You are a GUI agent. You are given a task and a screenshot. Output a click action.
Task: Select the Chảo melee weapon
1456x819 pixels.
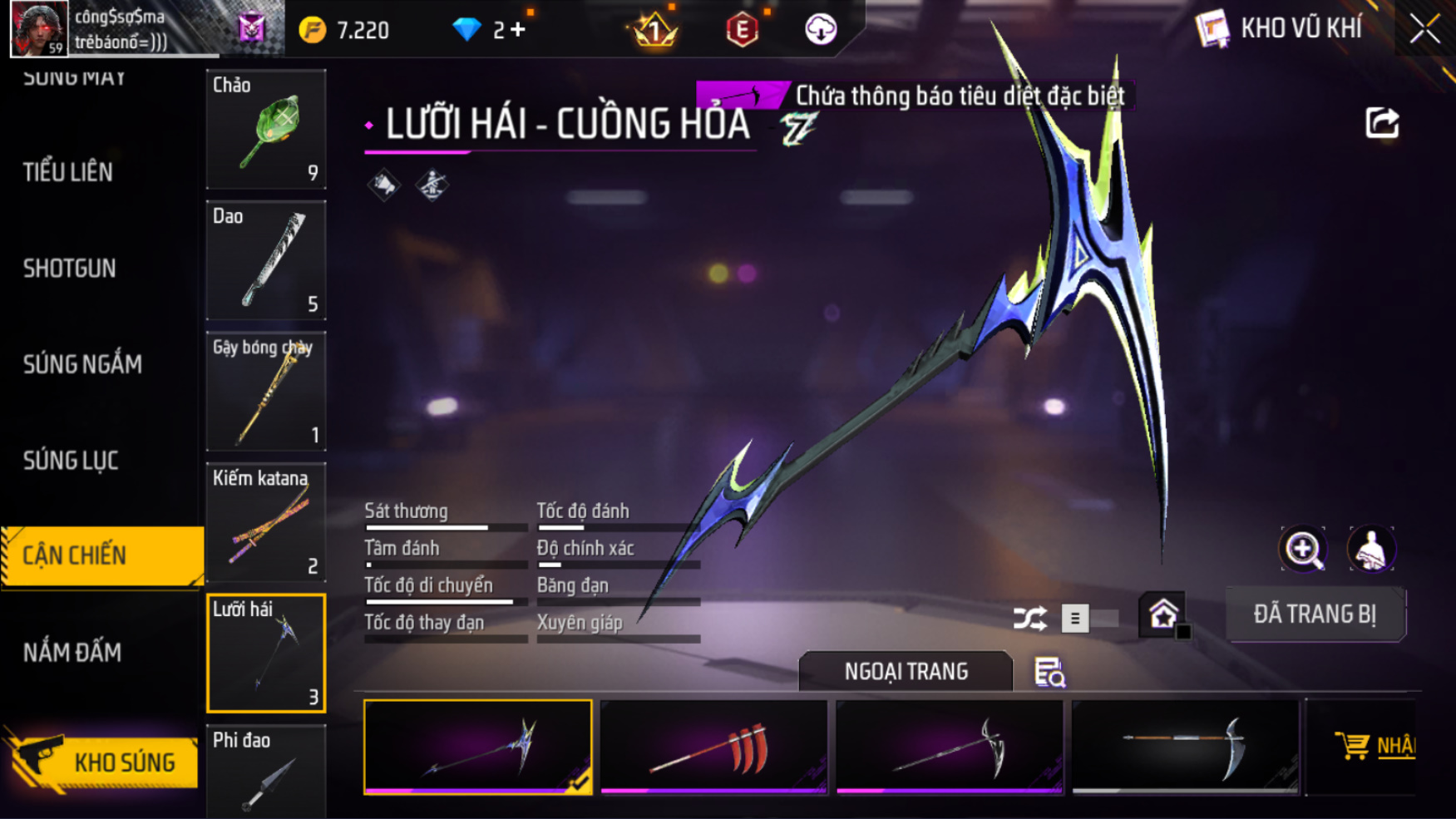click(x=266, y=130)
